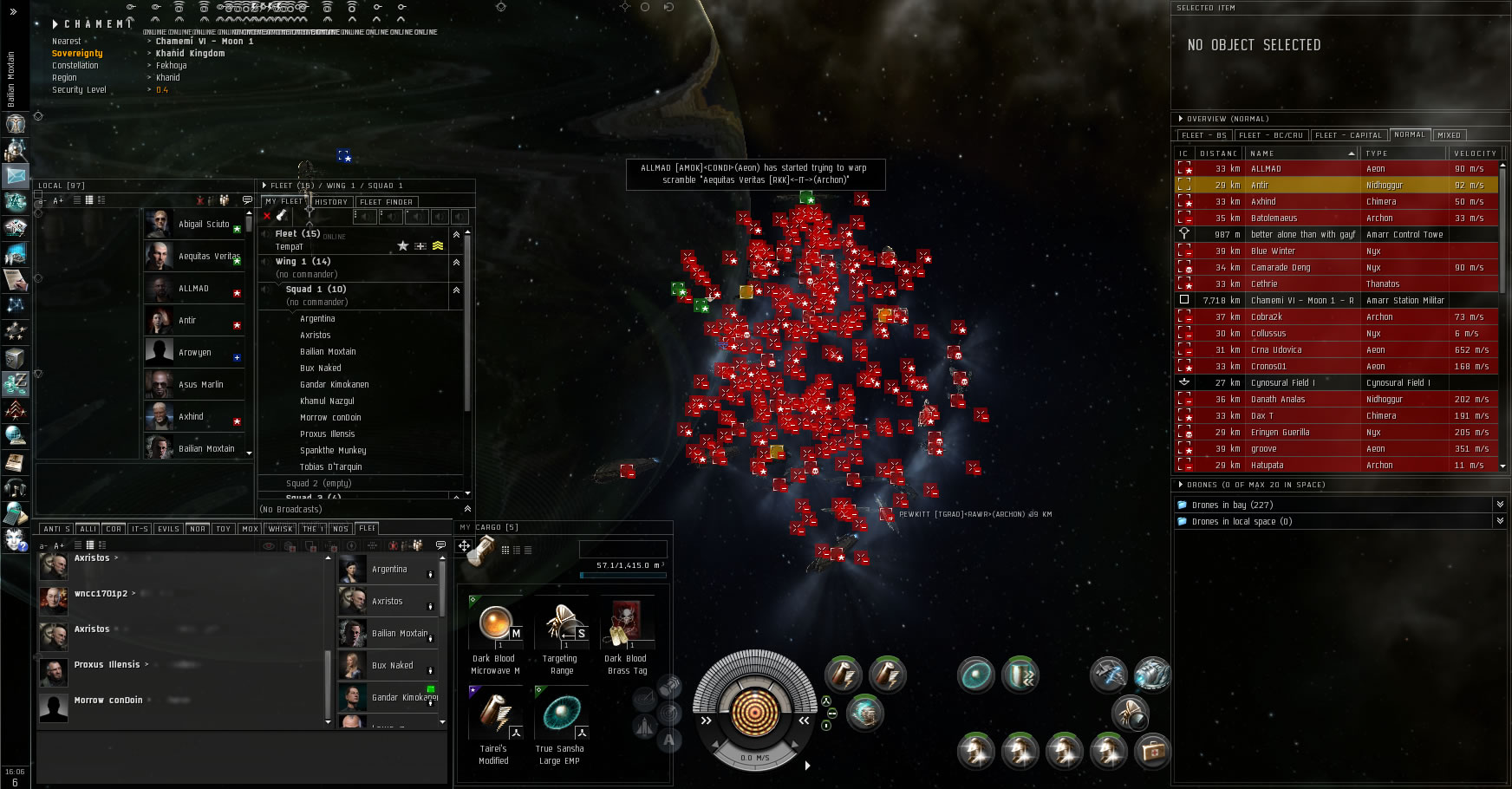Select Dark Blood Microwave item in cargo

495,624
